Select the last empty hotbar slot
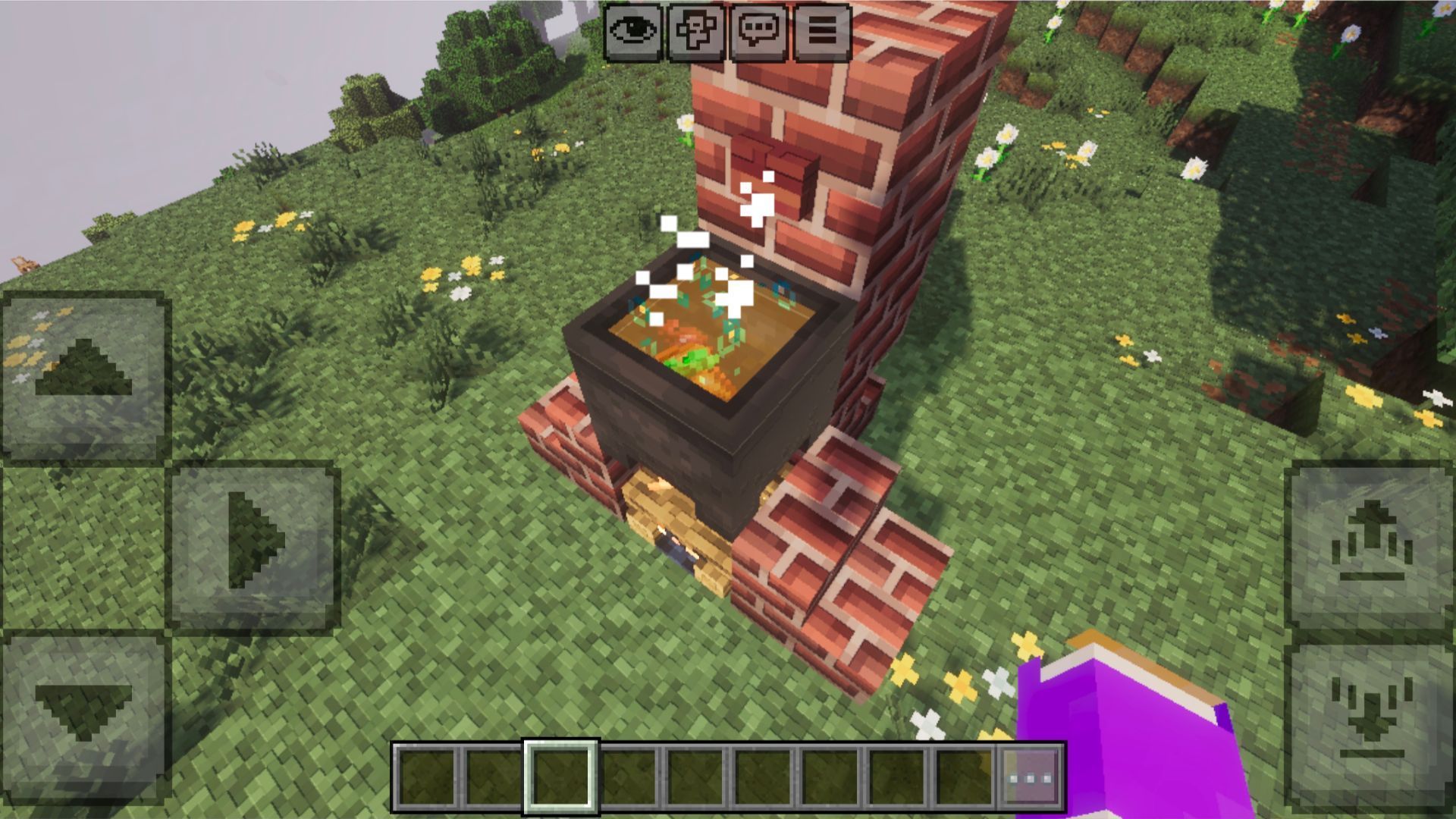This screenshot has height=819, width=1456. 963,777
